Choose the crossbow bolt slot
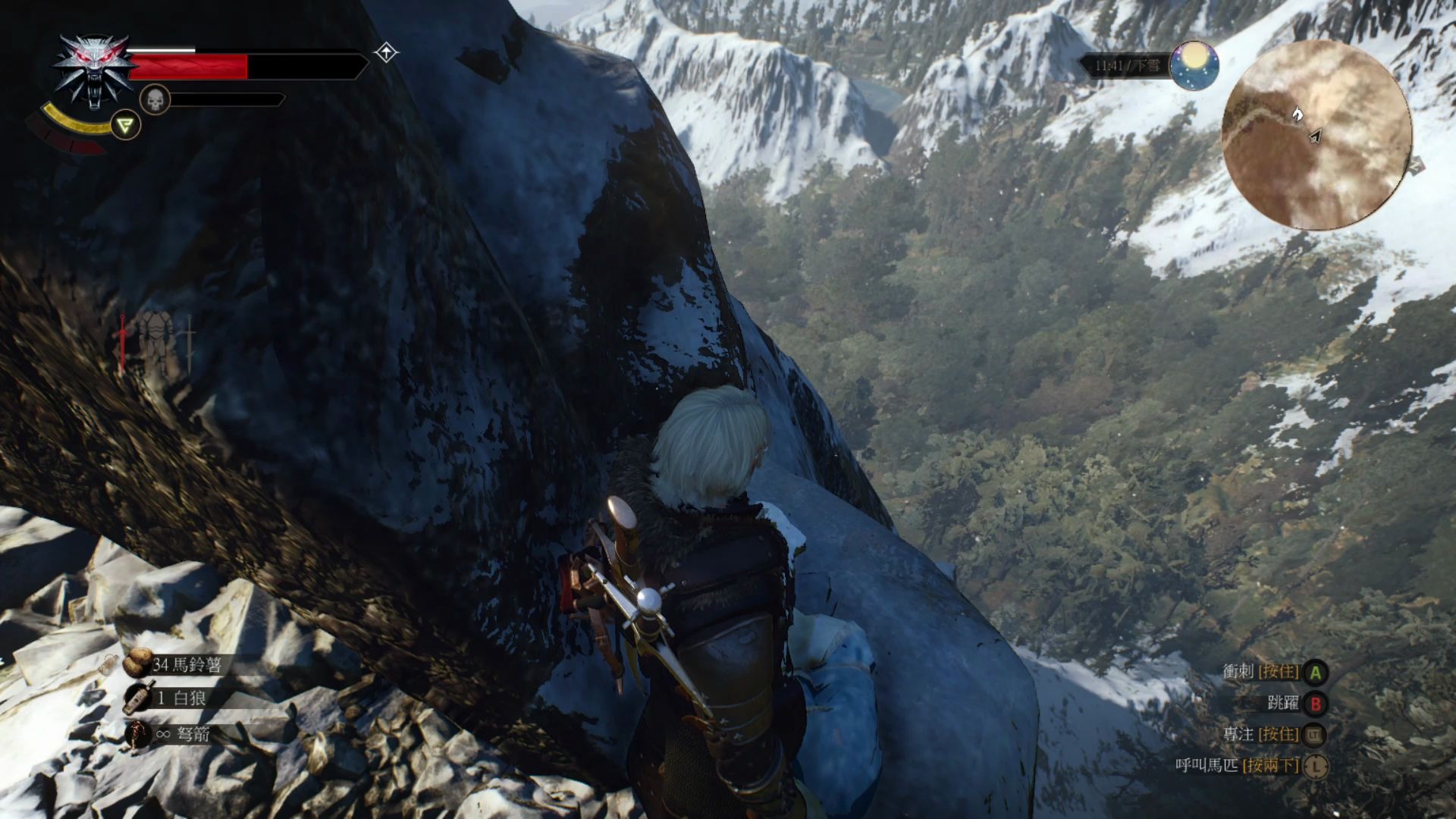Viewport: 1456px width, 819px height. [x=138, y=734]
